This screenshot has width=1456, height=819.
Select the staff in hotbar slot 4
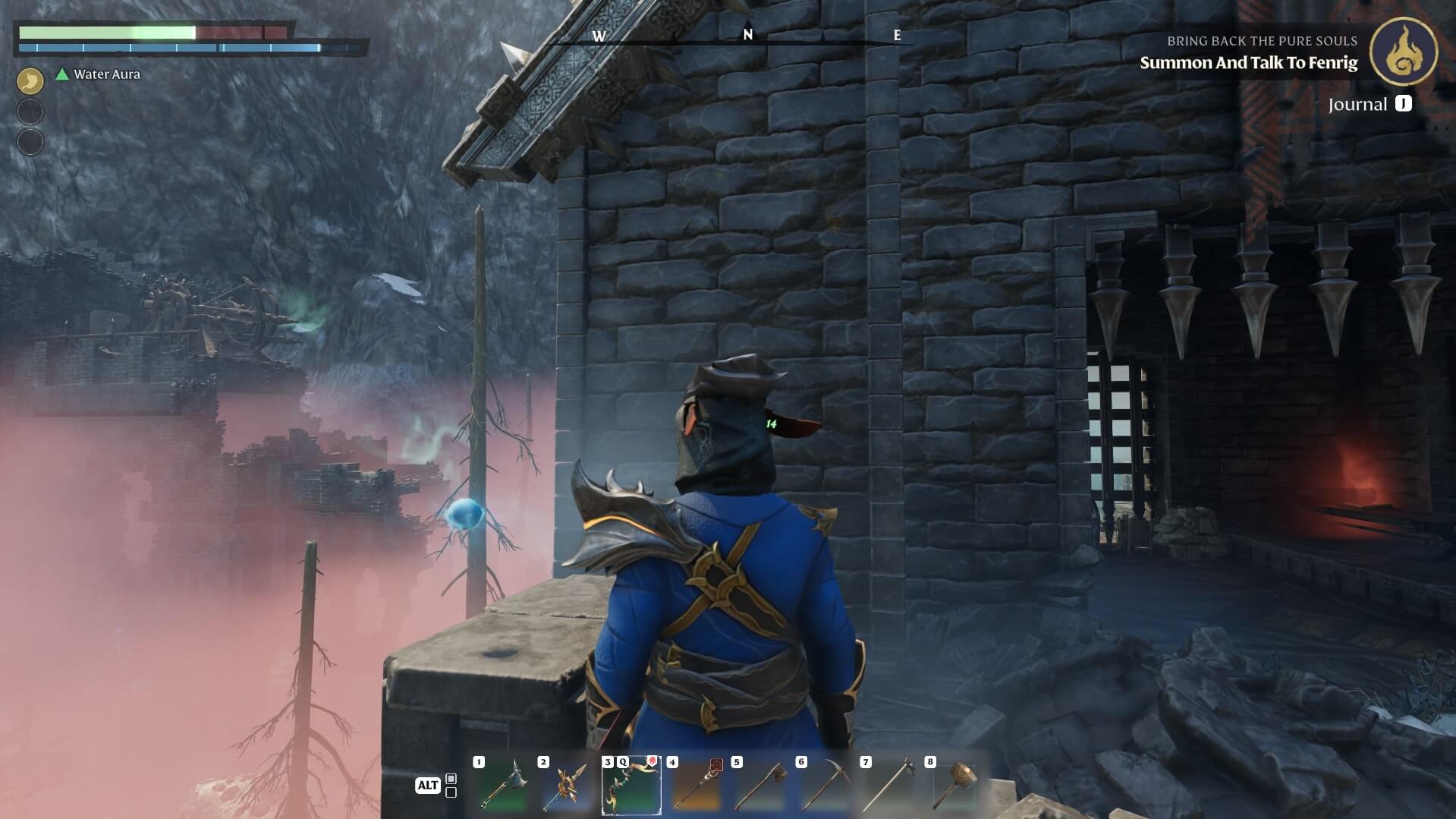(x=696, y=786)
